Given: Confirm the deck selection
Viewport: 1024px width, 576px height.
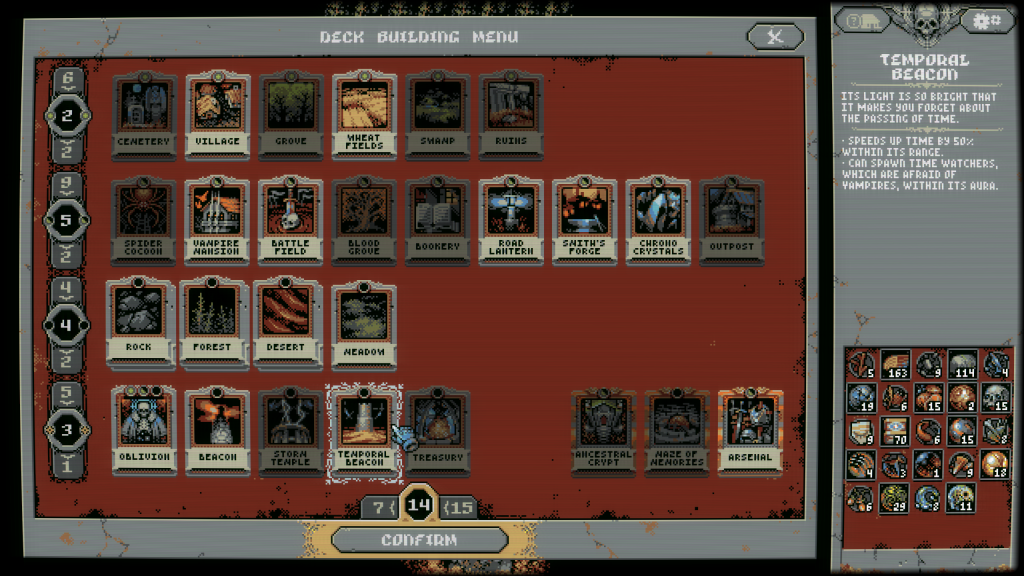Looking at the screenshot, I should point(419,540).
